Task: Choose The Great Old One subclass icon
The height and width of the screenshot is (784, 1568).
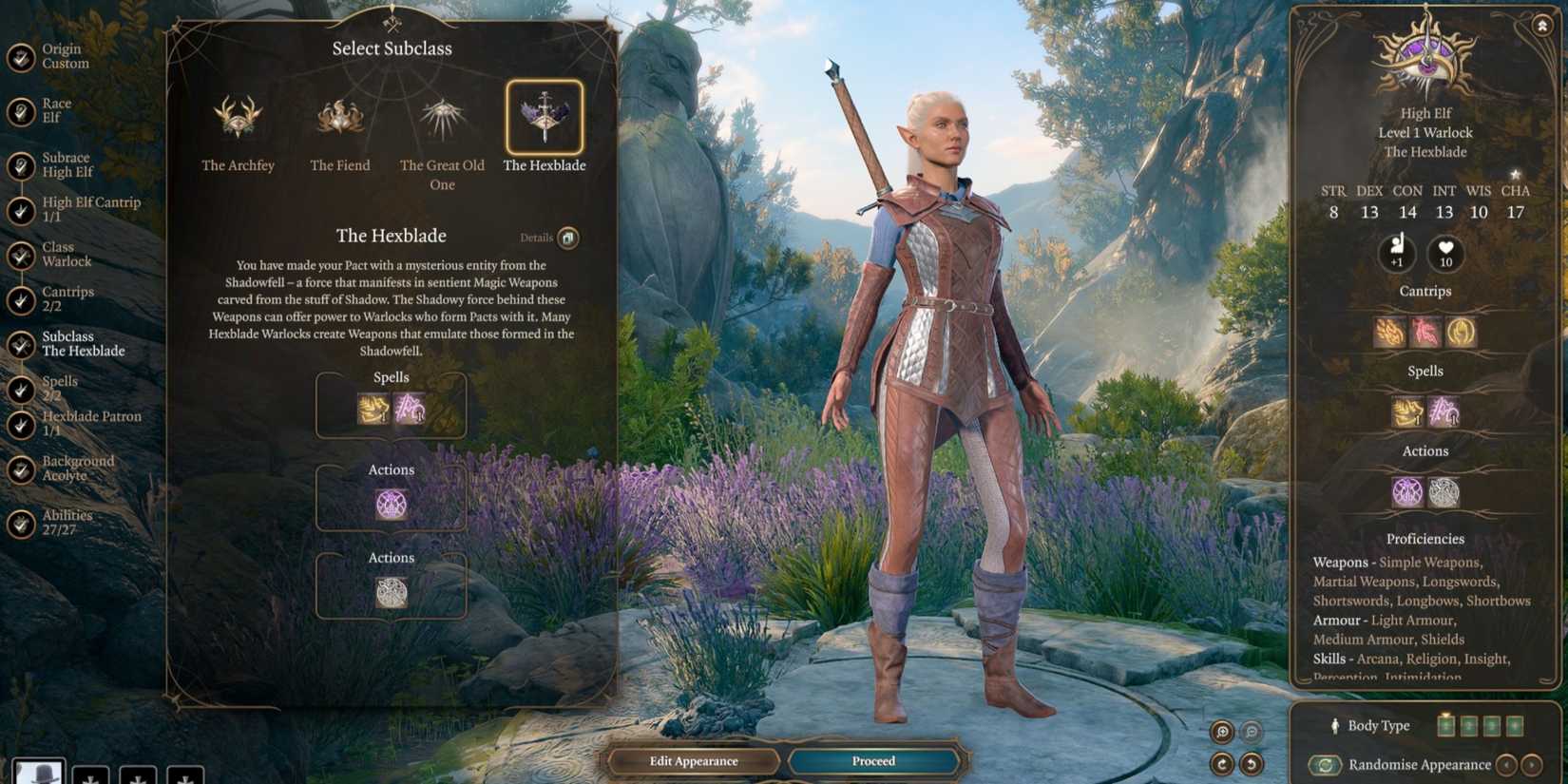Action: (441, 116)
